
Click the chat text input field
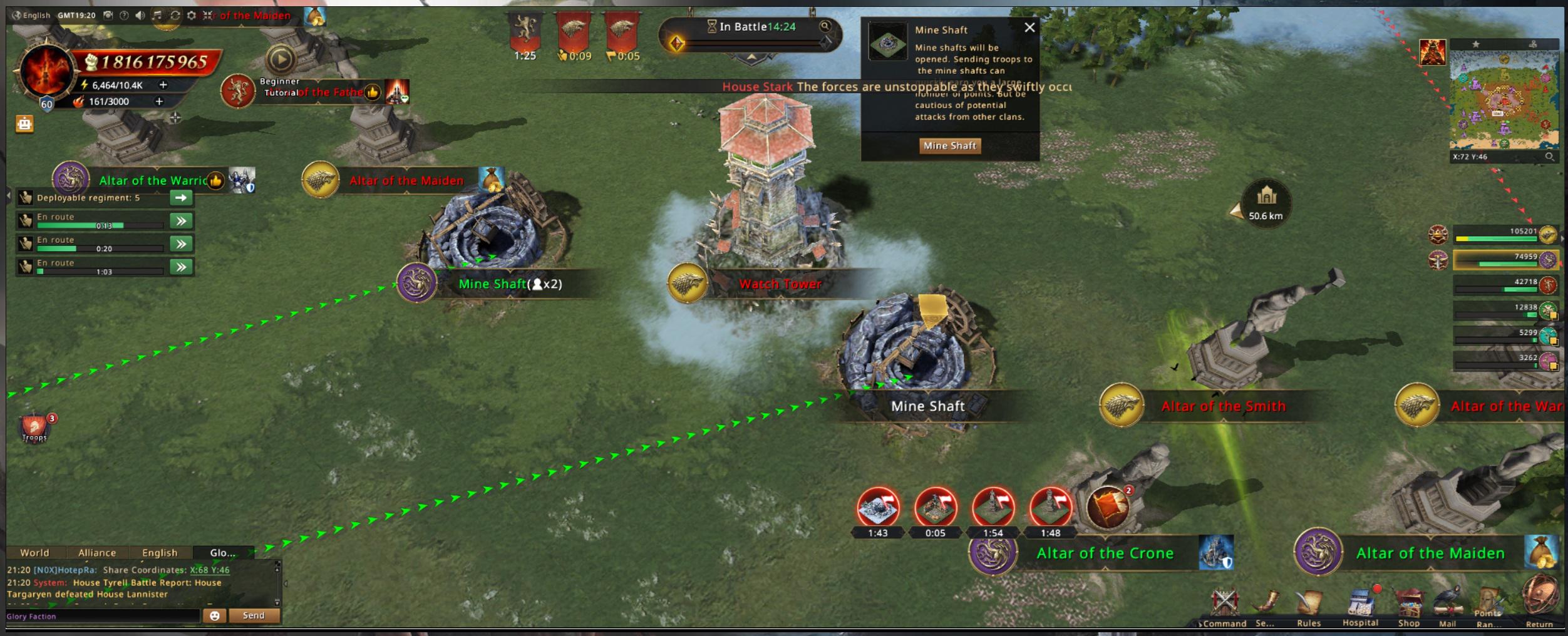(x=103, y=616)
